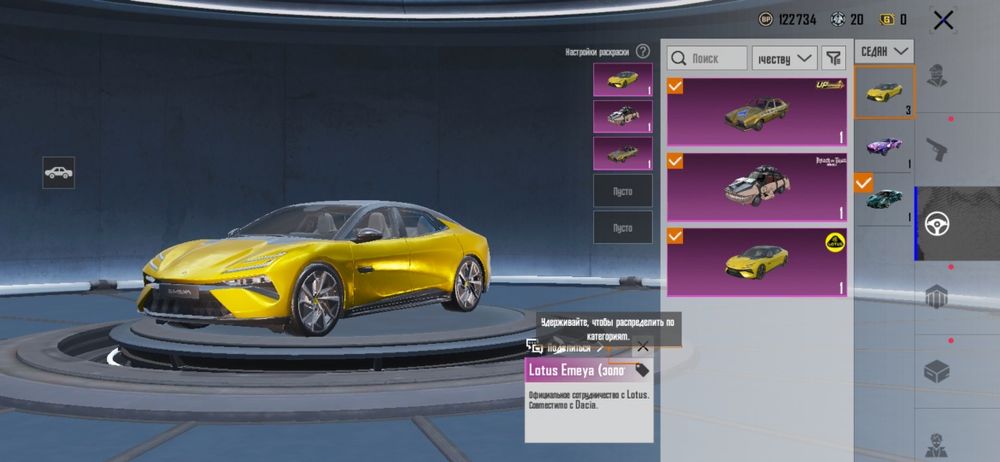Image resolution: width=1000 pixels, height=462 pixels.
Task: Click the car view icon button
Action: [x=58, y=172]
